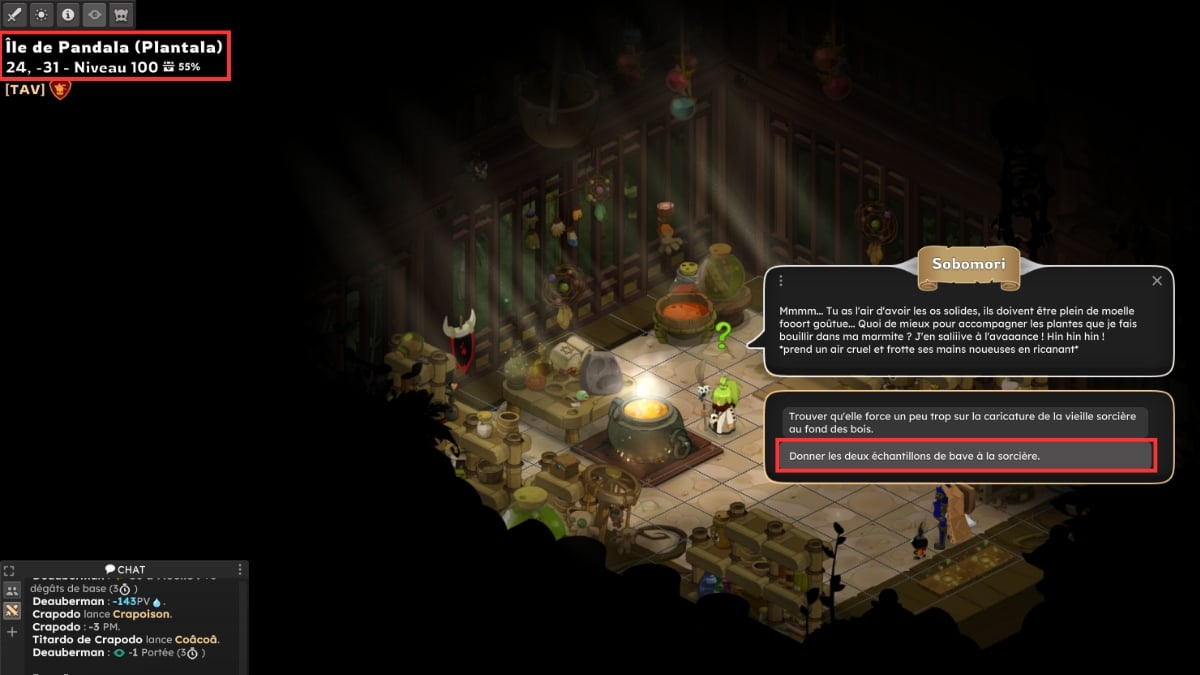This screenshot has width=1200, height=675.
Task: Add a new chat tab with the plus button
Action: click(12, 632)
